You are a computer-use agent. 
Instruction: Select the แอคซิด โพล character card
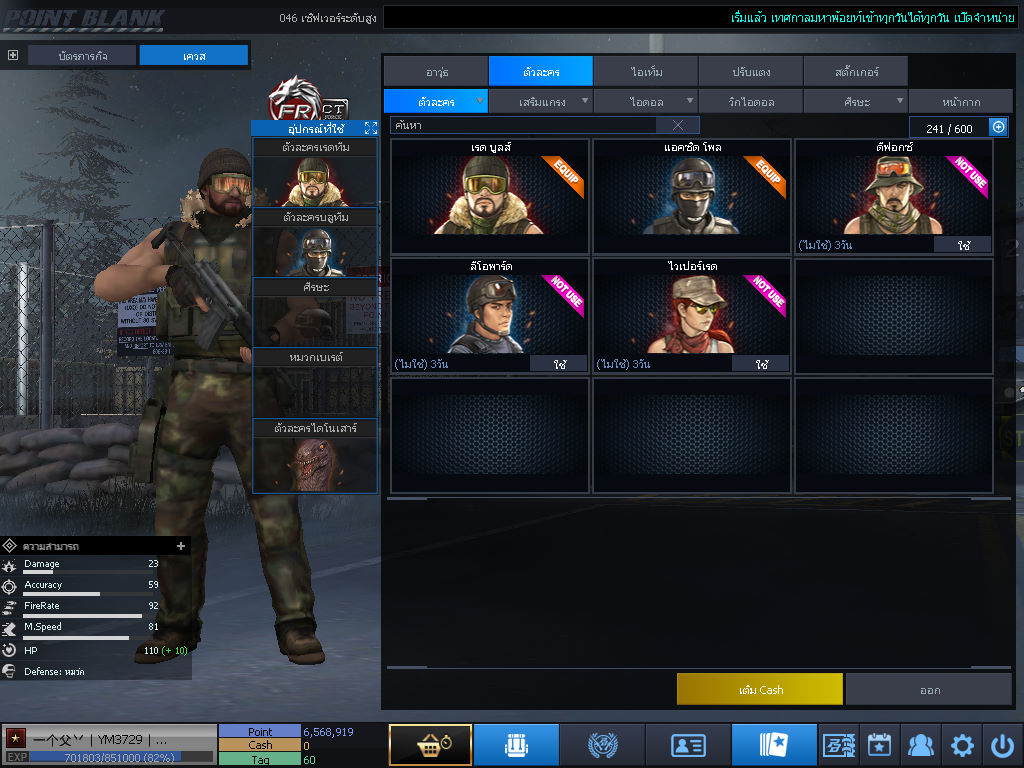coord(691,196)
